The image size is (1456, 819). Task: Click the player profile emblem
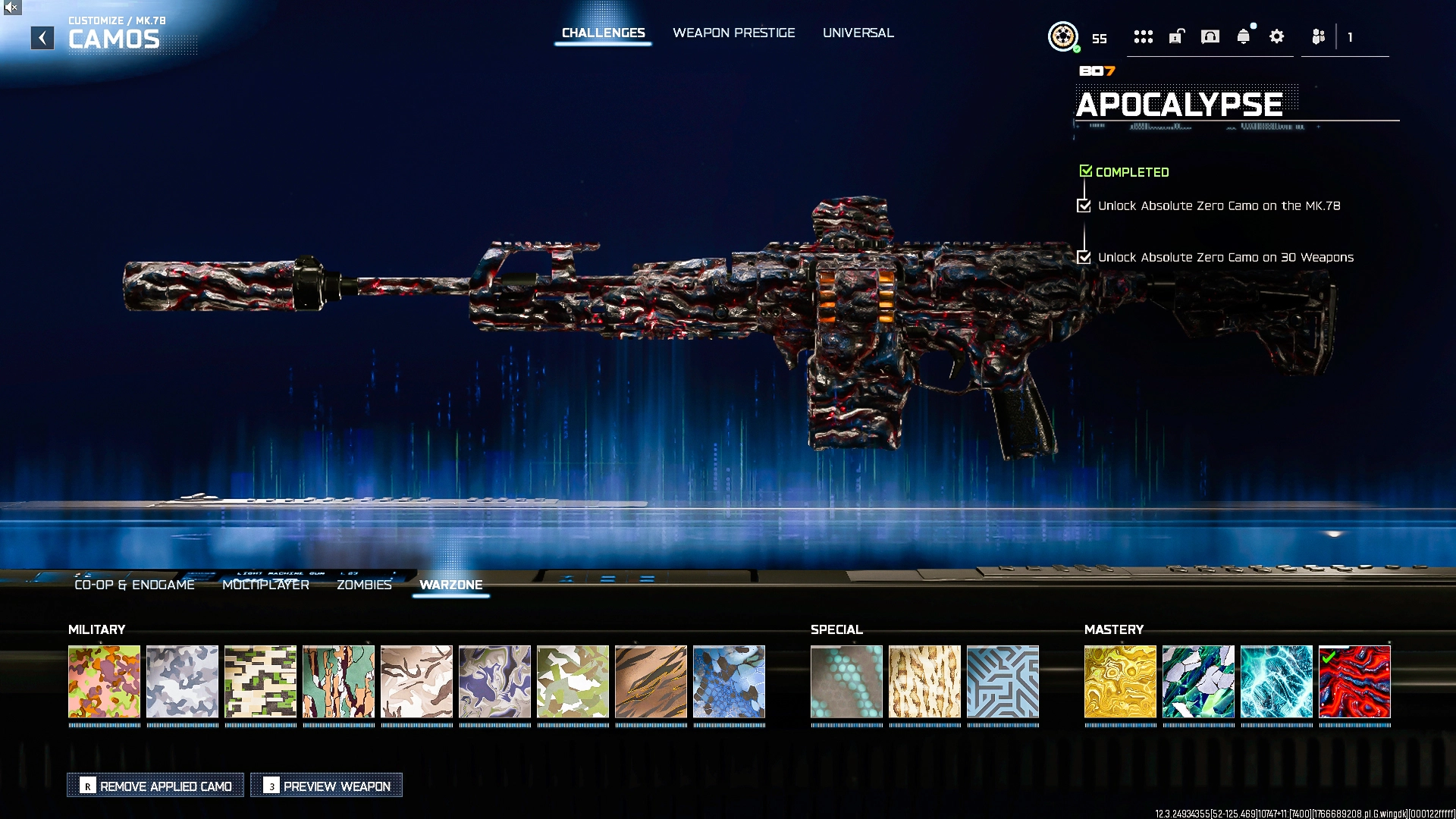click(1065, 36)
